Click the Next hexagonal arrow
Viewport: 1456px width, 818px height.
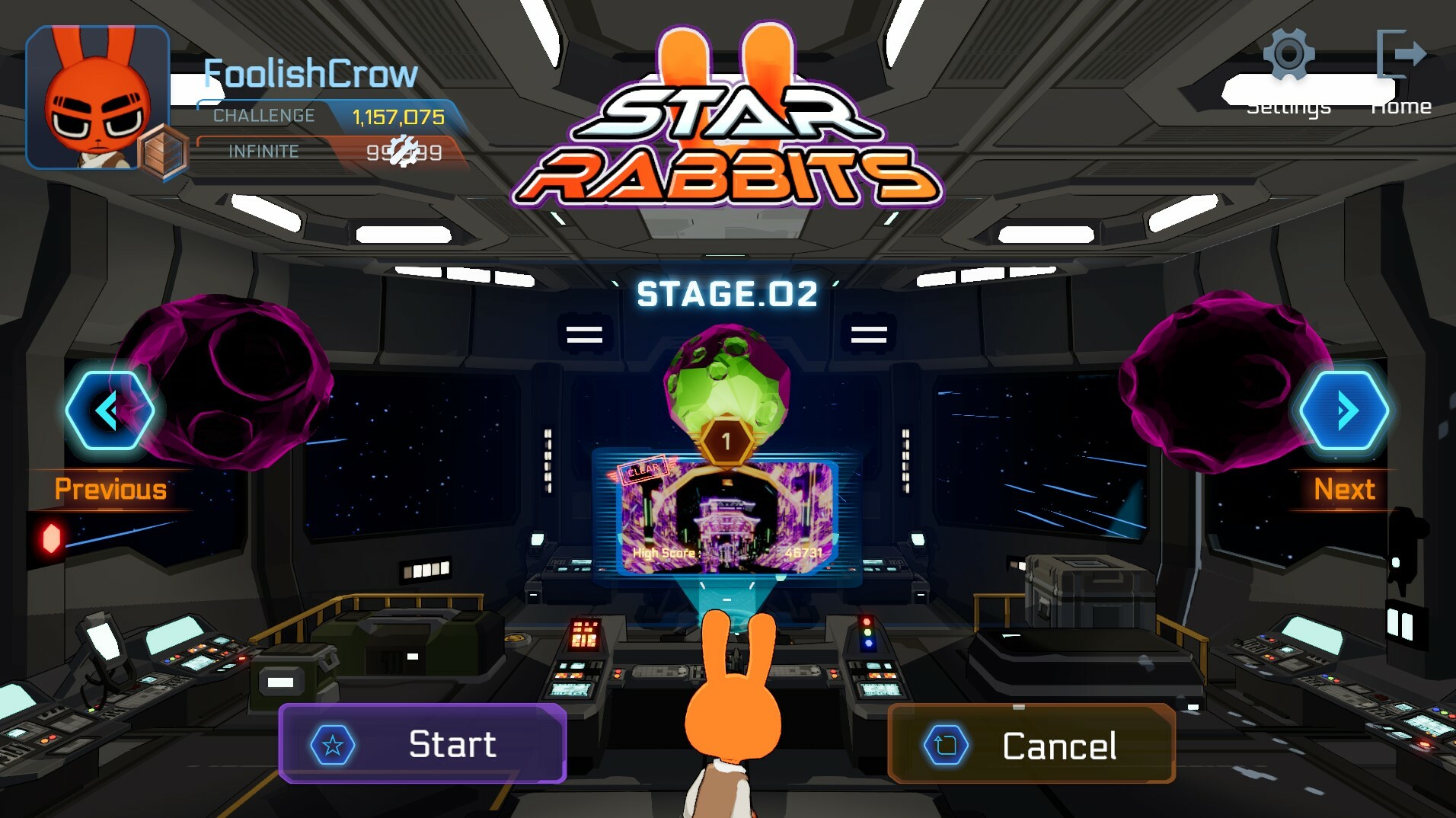tap(1345, 410)
